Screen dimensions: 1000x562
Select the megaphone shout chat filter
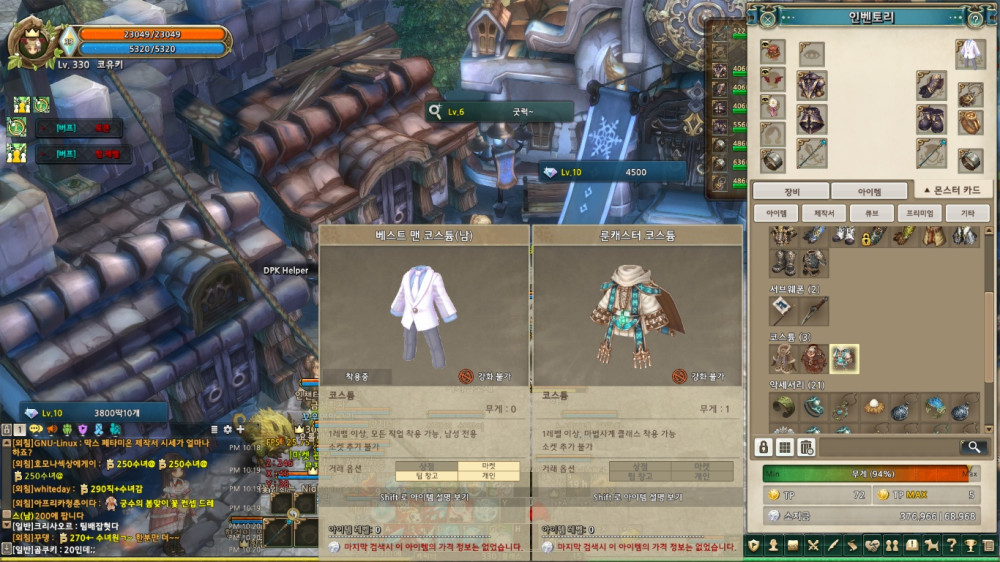(x=51, y=429)
